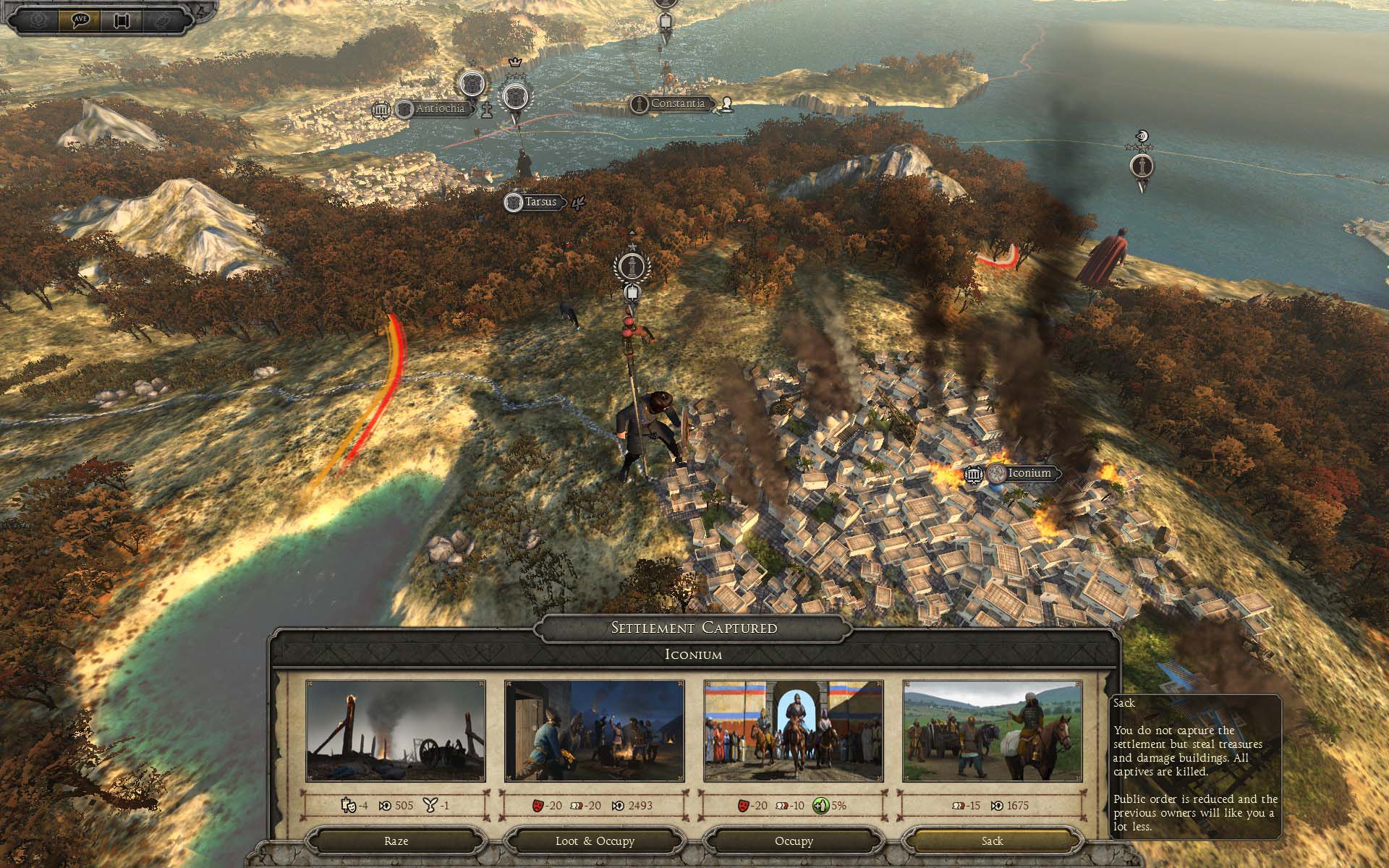Open the AVE speech bubble panel
1389x868 pixels.
tap(80, 20)
